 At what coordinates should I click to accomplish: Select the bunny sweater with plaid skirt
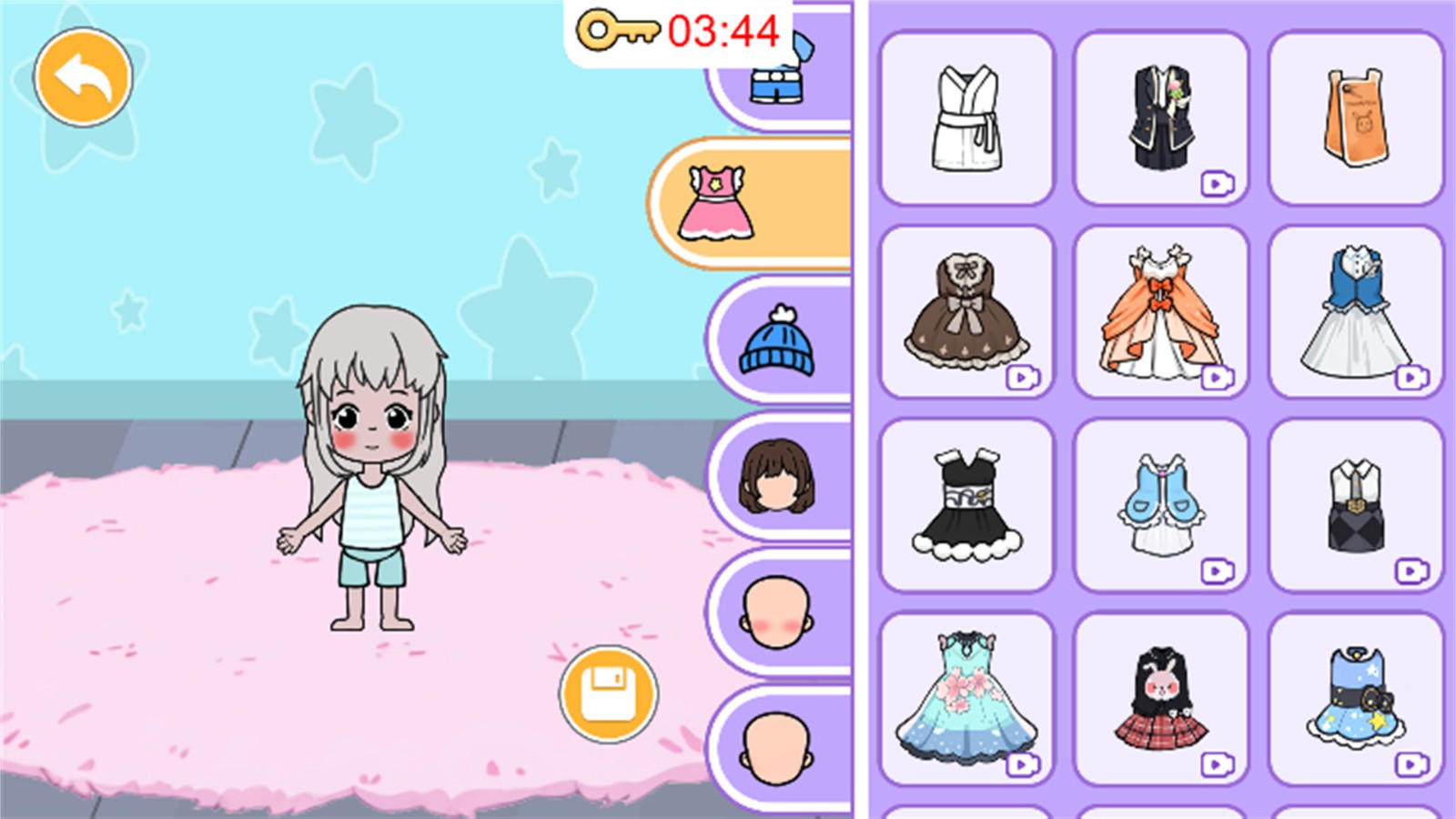tap(1160, 699)
